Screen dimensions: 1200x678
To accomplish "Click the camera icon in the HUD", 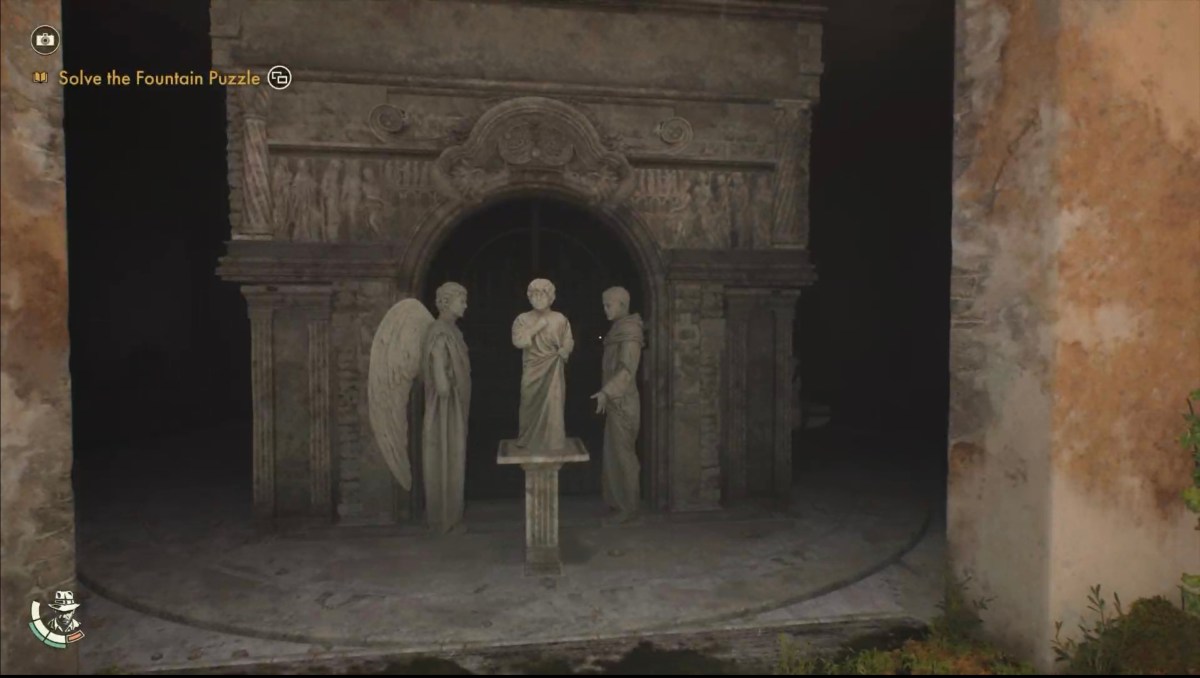I will [x=45, y=40].
